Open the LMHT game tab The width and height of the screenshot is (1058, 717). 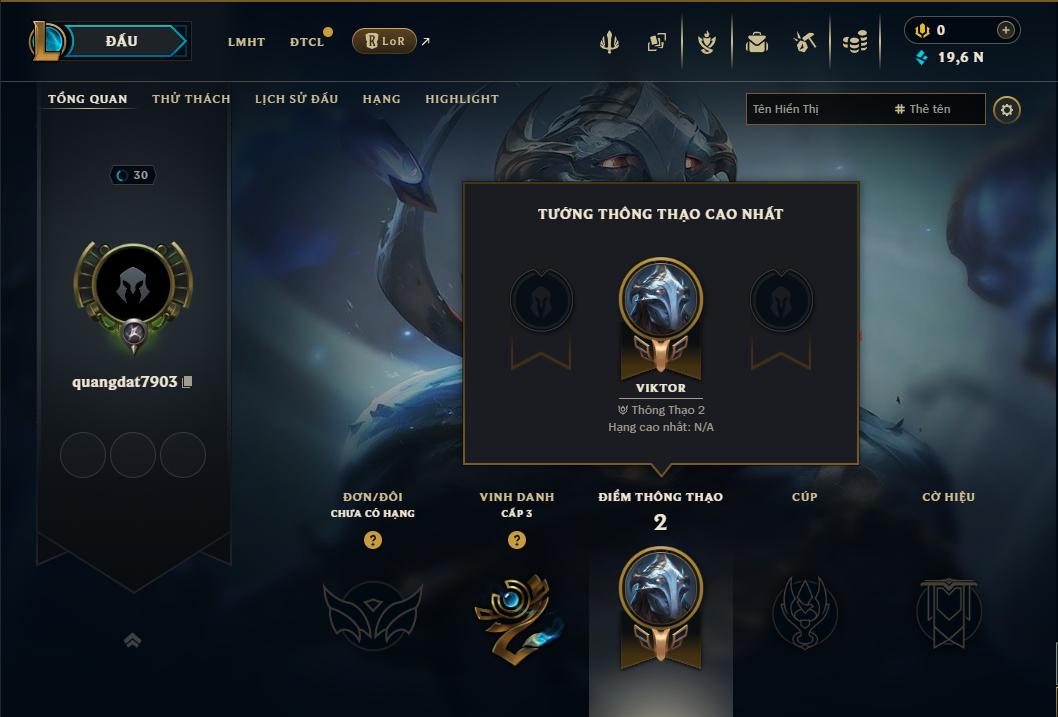(246, 42)
